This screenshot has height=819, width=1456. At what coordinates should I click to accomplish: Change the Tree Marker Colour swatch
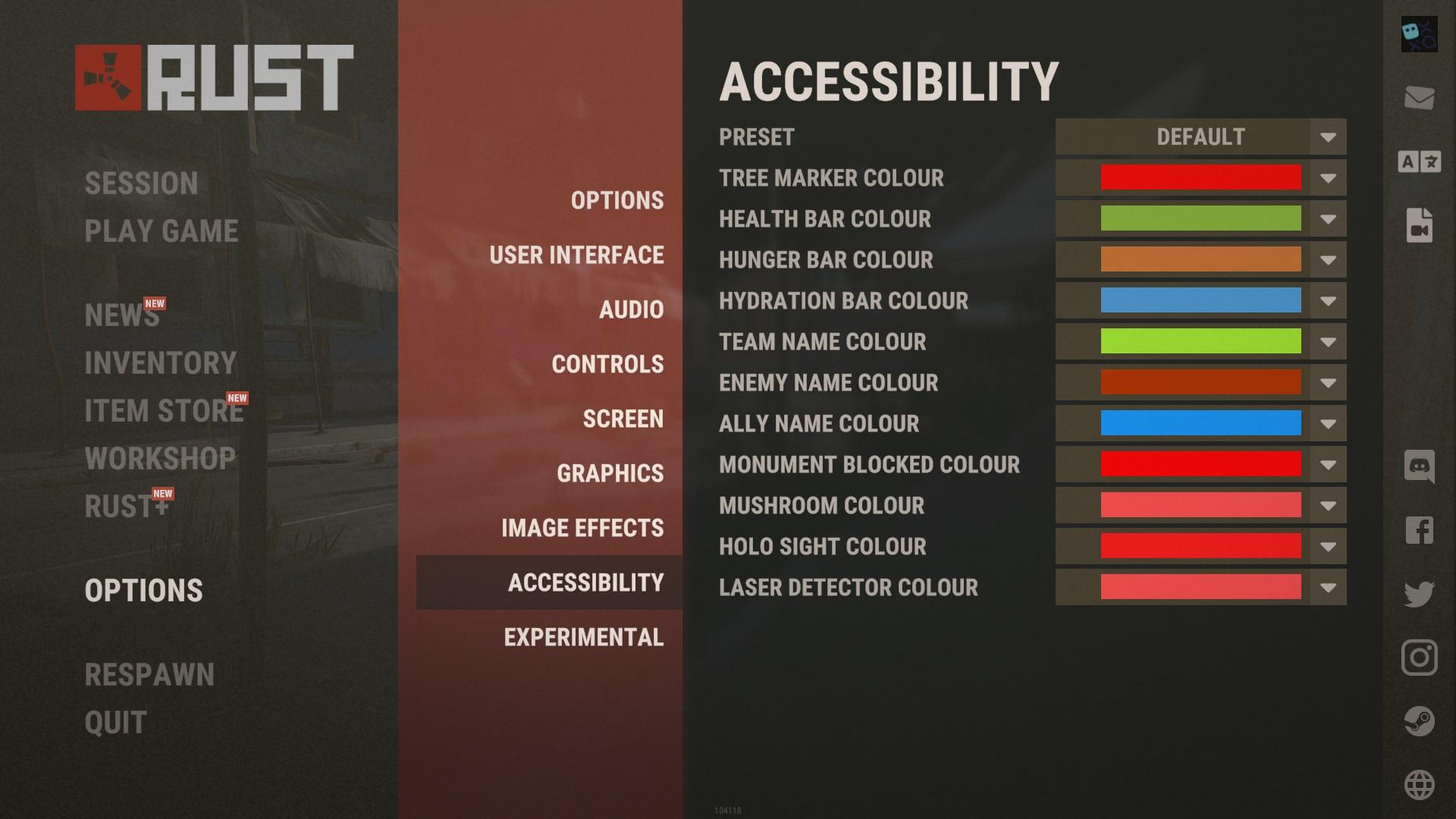1200,178
